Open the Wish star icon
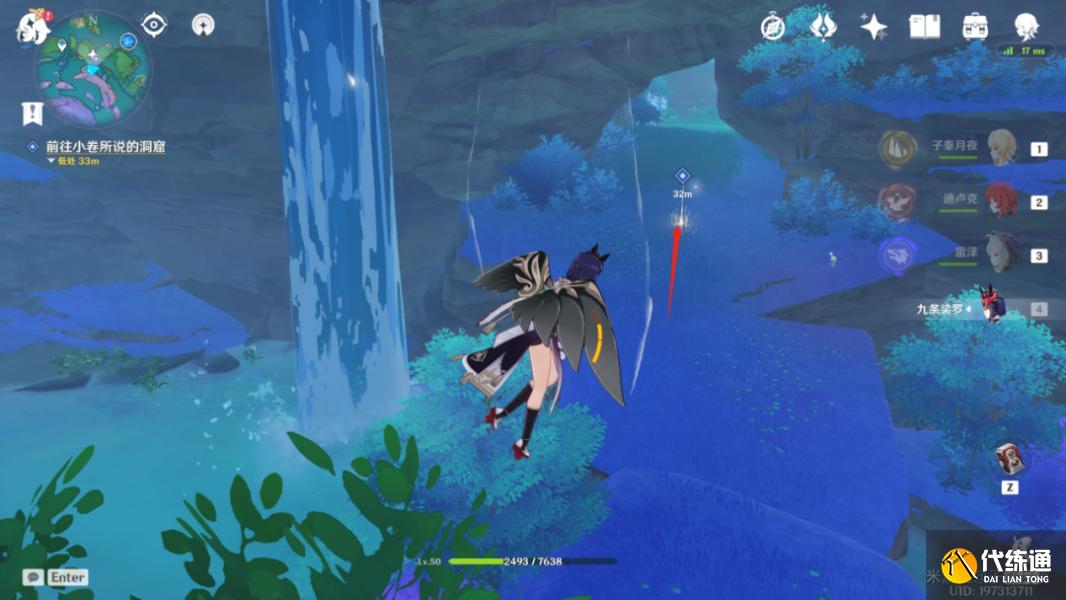This screenshot has width=1066, height=600. [x=873, y=27]
